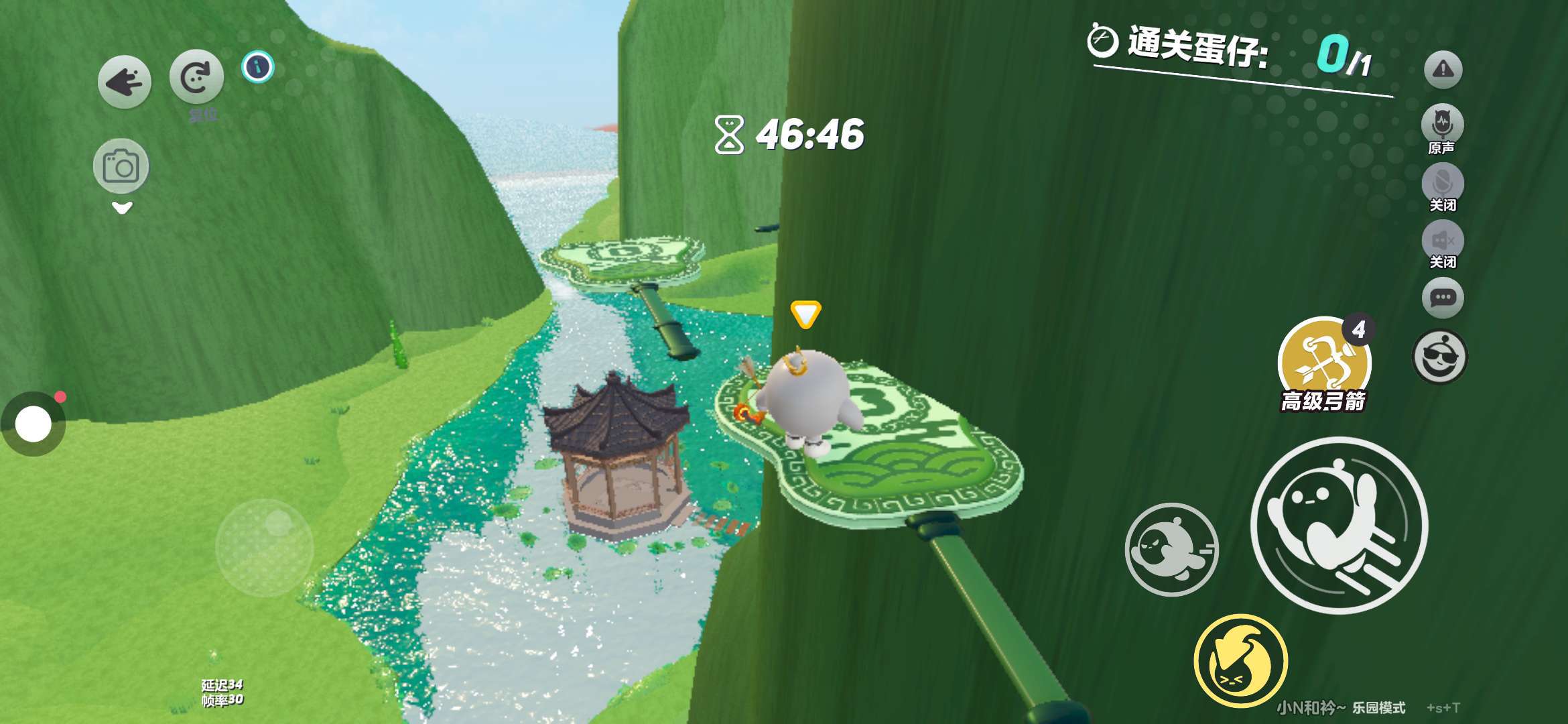Open the camera screenshot tool
The width and height of the screenshot is (1568, 724).
tap(121, 166)
